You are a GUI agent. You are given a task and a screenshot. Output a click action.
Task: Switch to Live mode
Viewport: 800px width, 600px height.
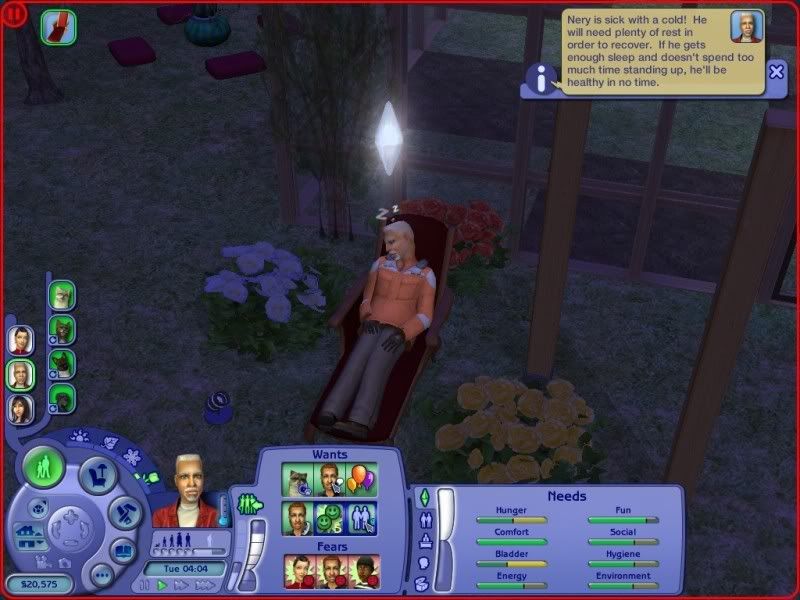(x=44, y=466)
